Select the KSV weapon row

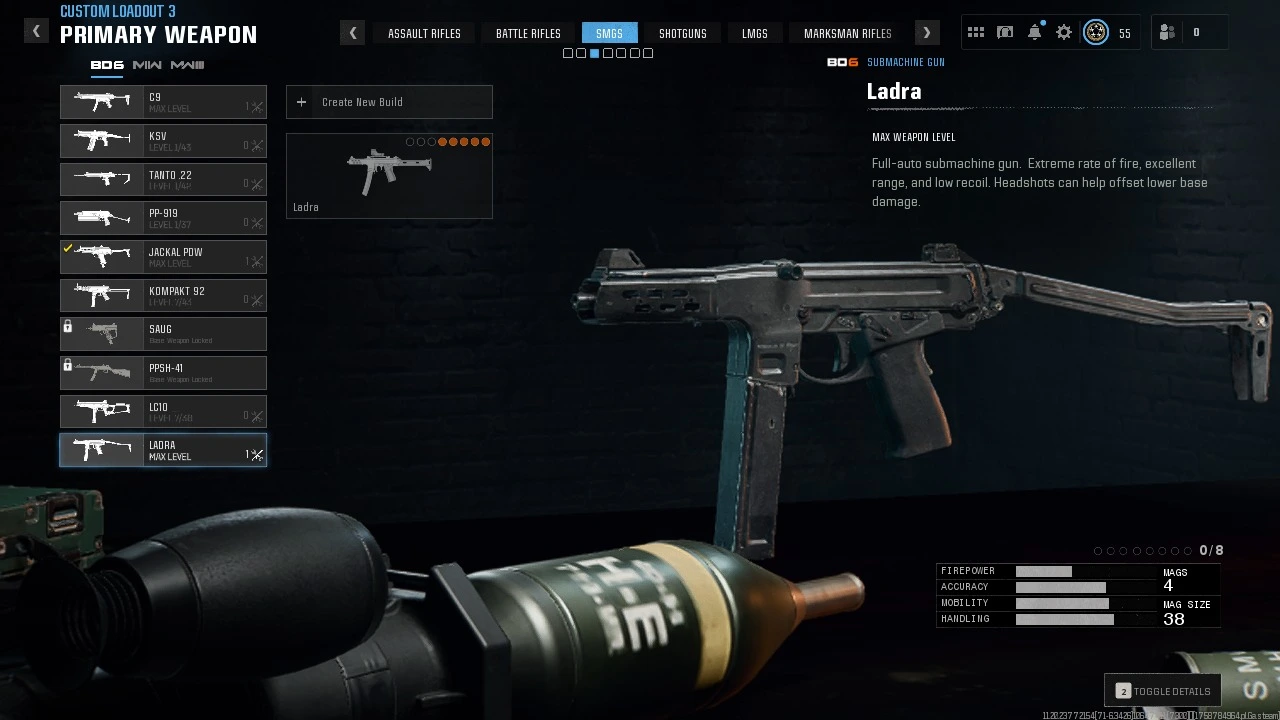163,141
